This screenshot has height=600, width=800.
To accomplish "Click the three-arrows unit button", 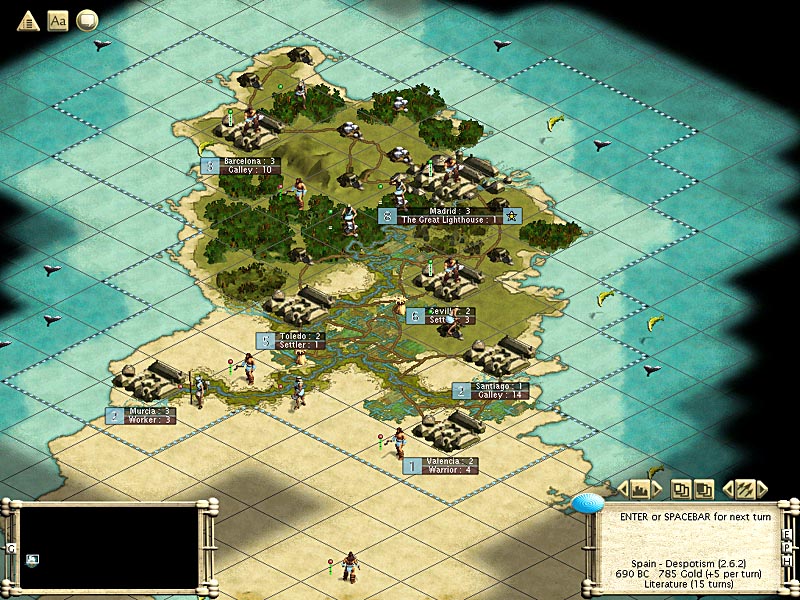I will (x=745, y=489).
